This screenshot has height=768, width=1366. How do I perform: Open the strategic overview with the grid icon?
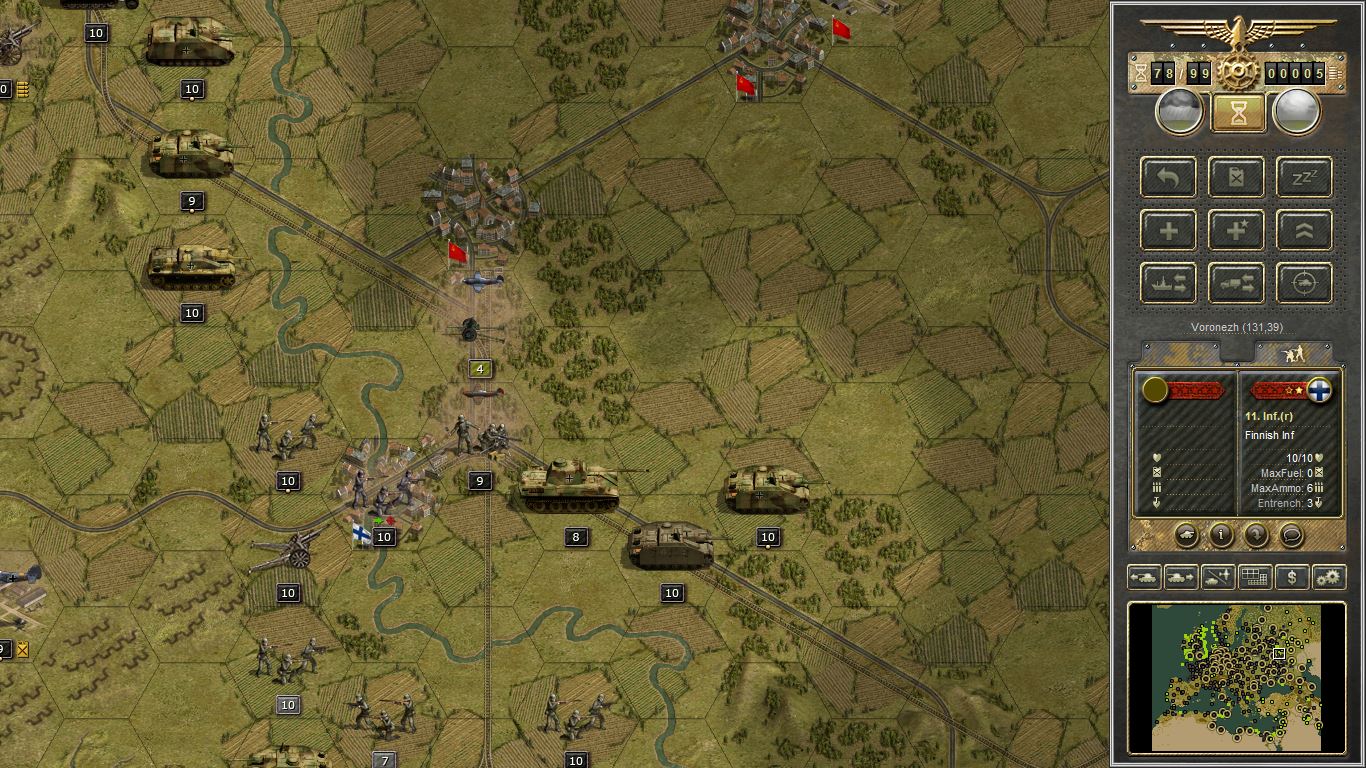pyautogui.click(x=1253, y=577)
